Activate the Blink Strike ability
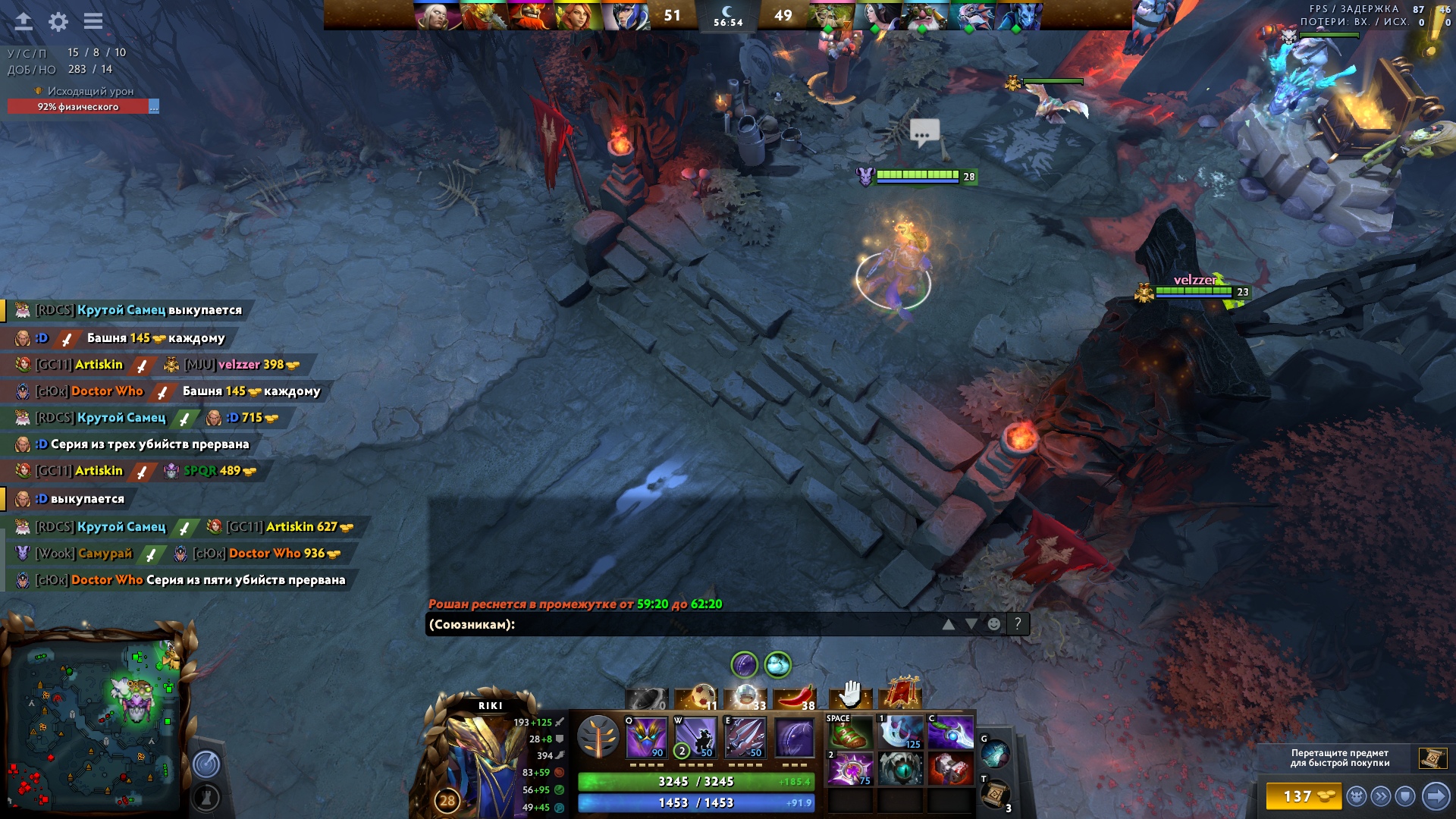The width and height of the screenshot is (1456, 819). tap(696, 737)
